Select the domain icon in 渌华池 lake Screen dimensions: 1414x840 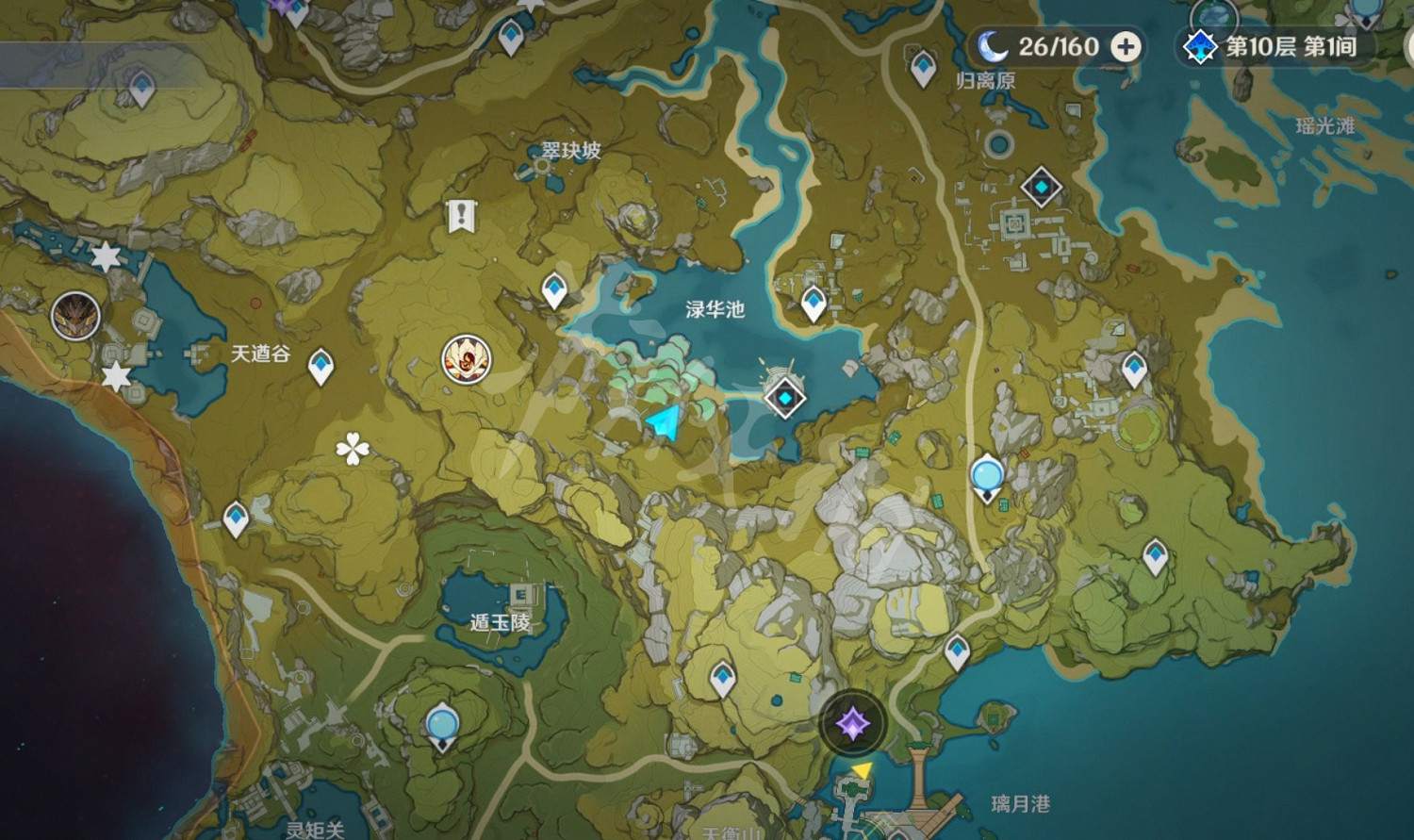coord(783,398)
